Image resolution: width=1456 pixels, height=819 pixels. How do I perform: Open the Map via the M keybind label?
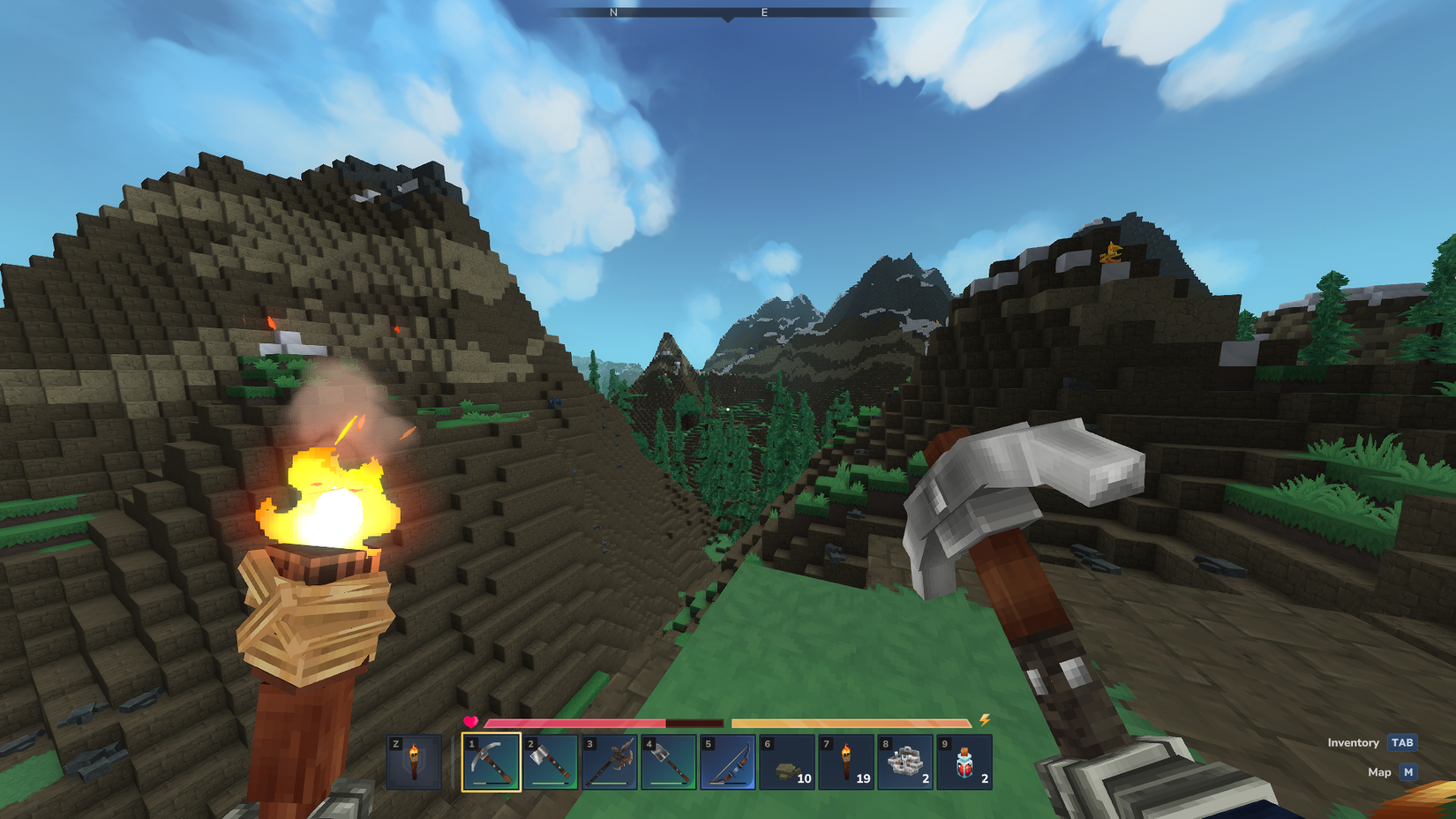1407,771
